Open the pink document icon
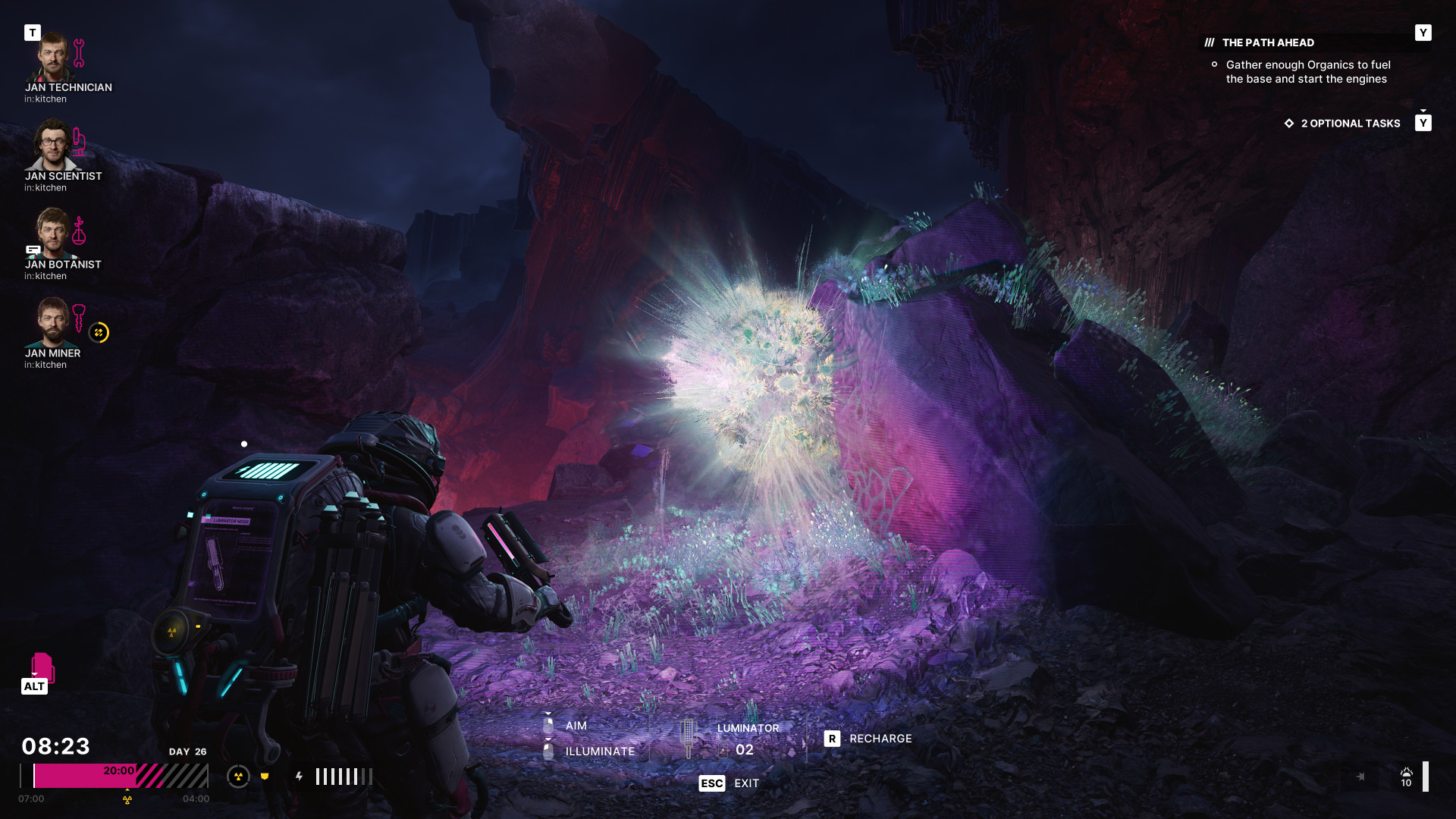This screenshot has height=819, width=1456. [x=42, y=667]
